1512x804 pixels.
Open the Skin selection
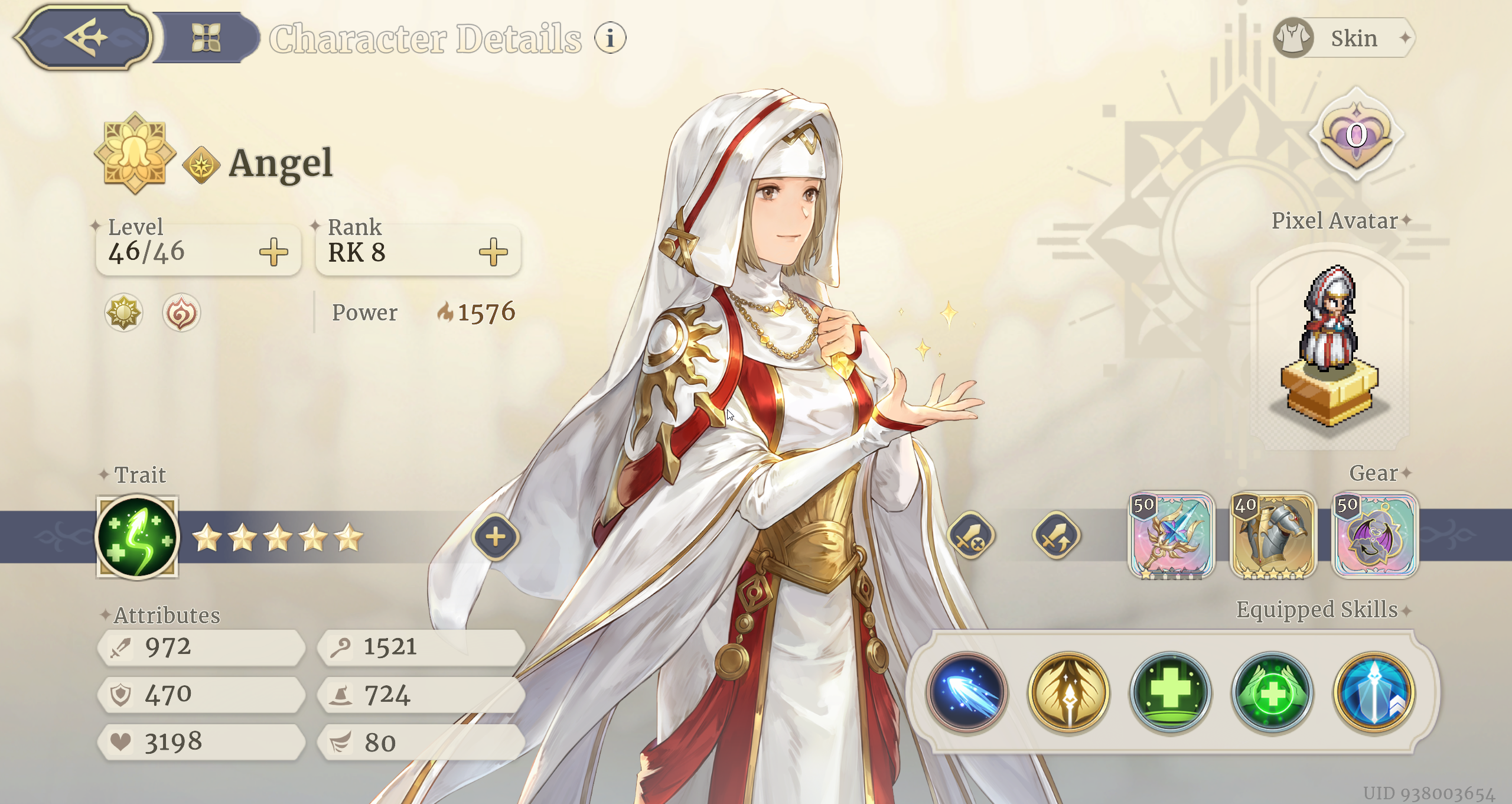tap(1344, 38)
